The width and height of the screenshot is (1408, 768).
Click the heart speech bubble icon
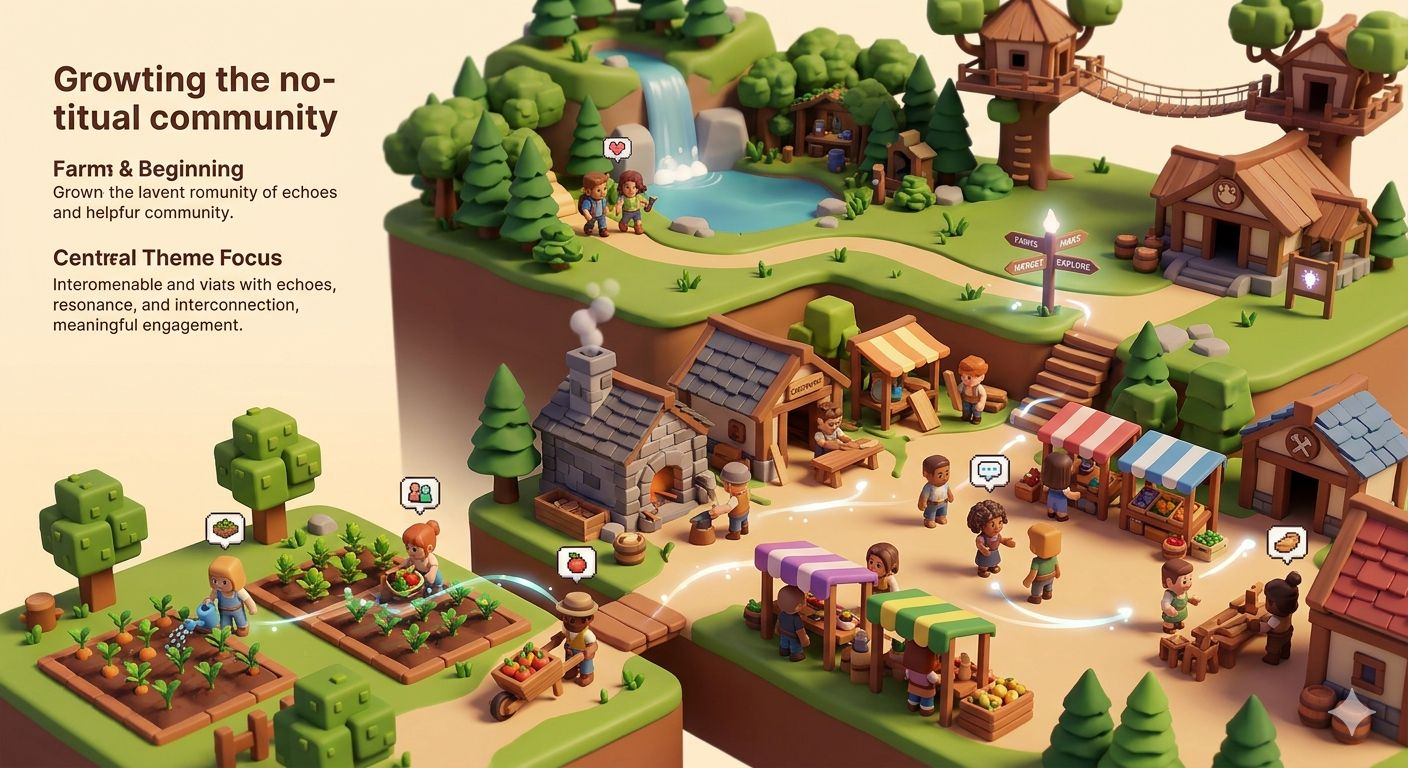[618, 150]
